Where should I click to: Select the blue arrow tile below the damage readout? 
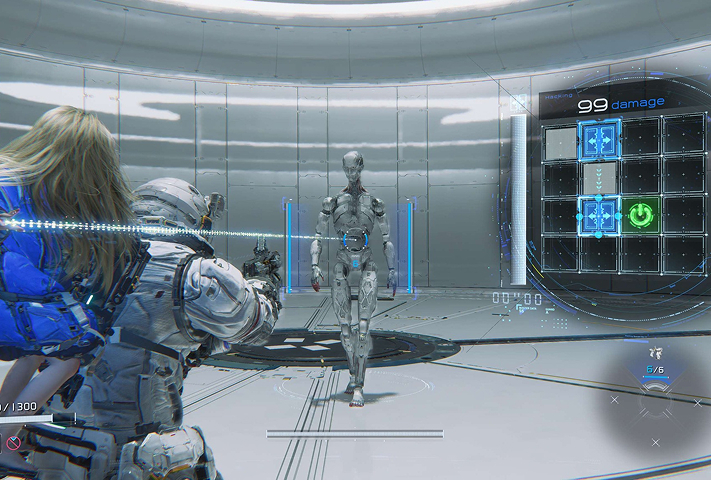[x=600, y=138]
